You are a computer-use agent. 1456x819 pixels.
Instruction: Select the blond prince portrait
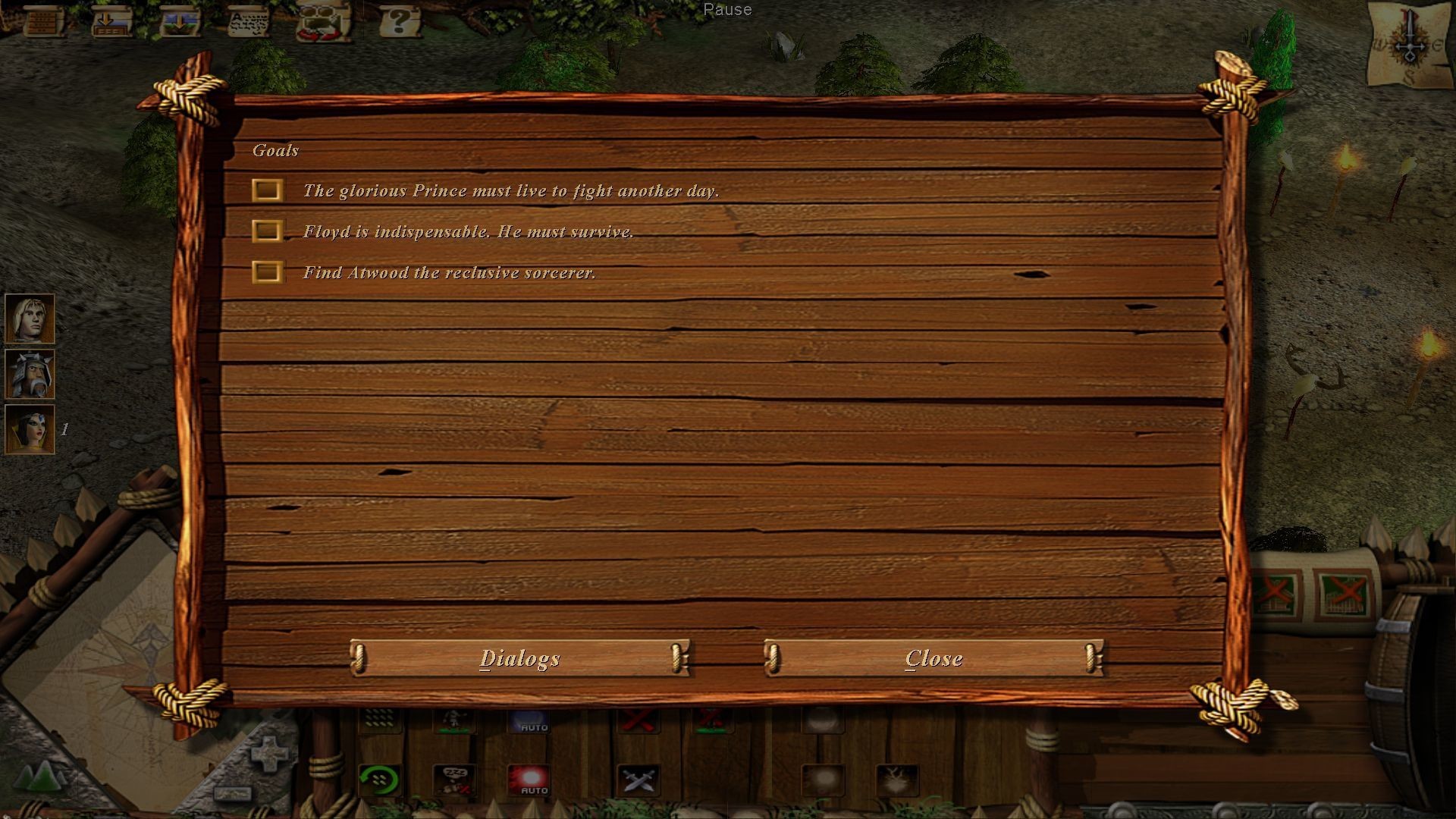[30, 318]
